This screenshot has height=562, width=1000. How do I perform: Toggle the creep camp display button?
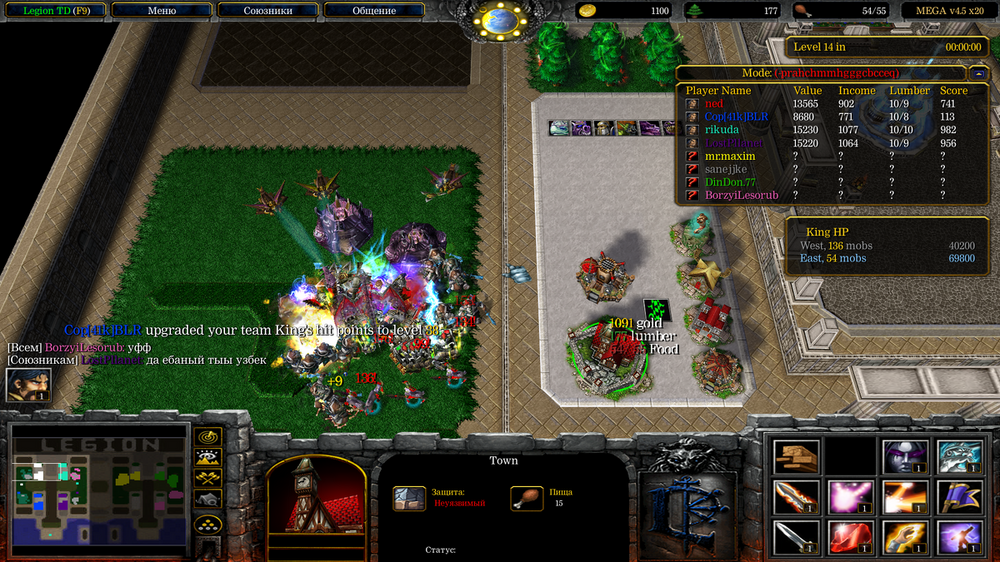tap(208, 498)
